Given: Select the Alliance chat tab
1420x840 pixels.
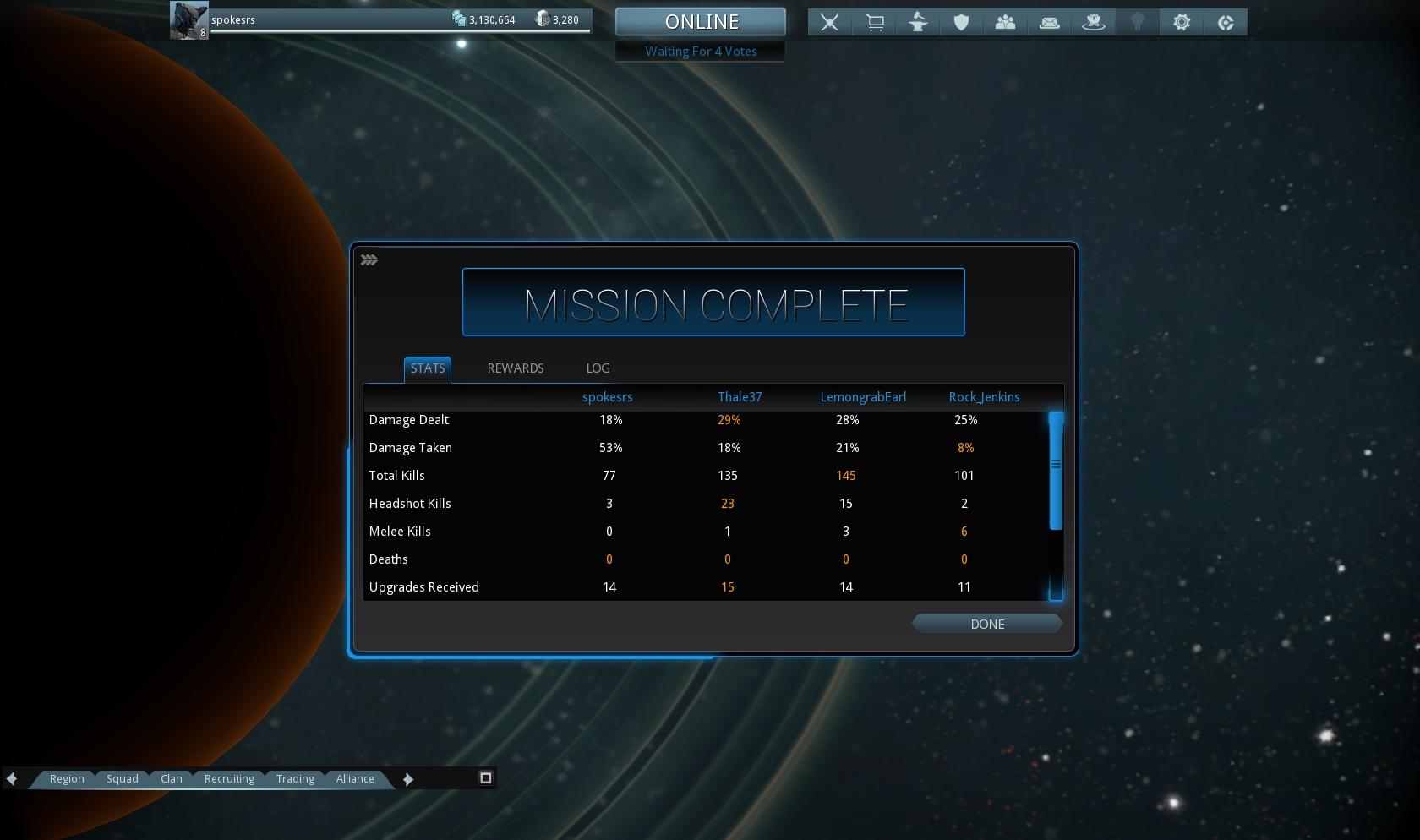Looking at the screenshot, I should tap(355, 779).
